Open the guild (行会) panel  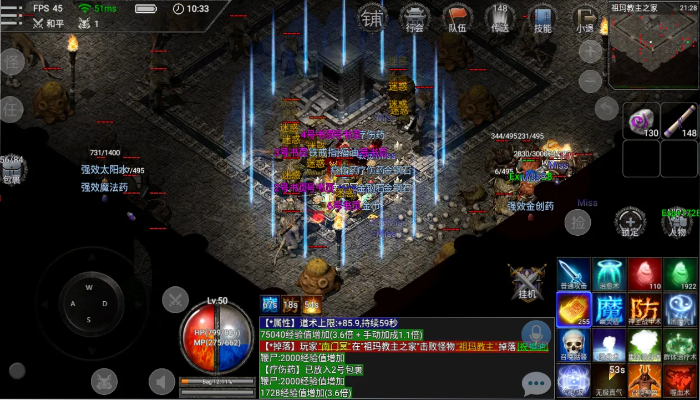click(415, 18)
